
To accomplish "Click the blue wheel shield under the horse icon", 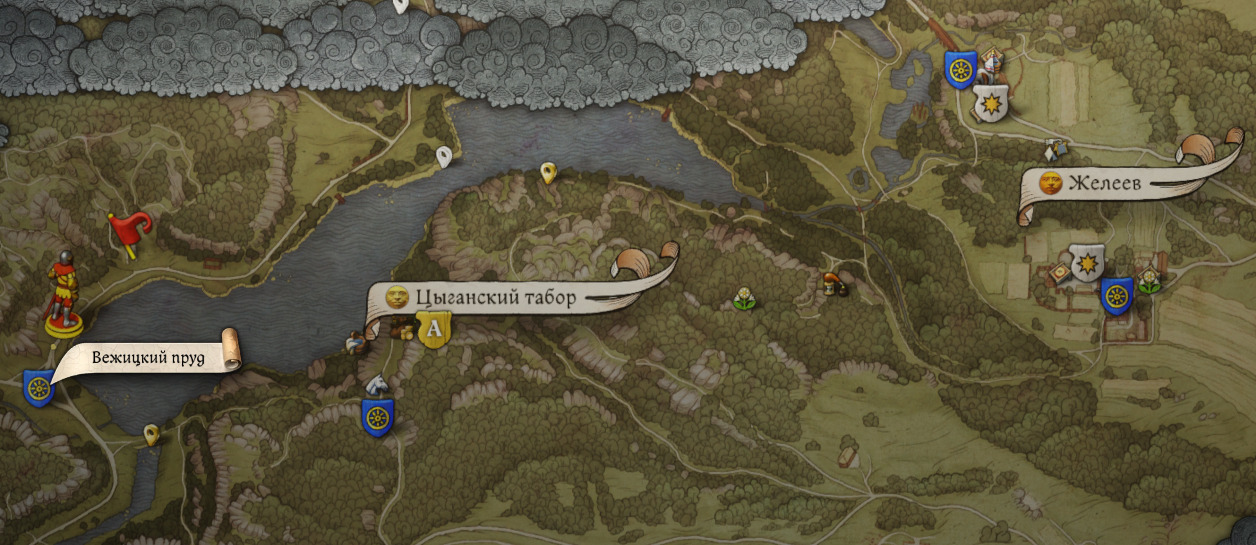I will point(377,417).
